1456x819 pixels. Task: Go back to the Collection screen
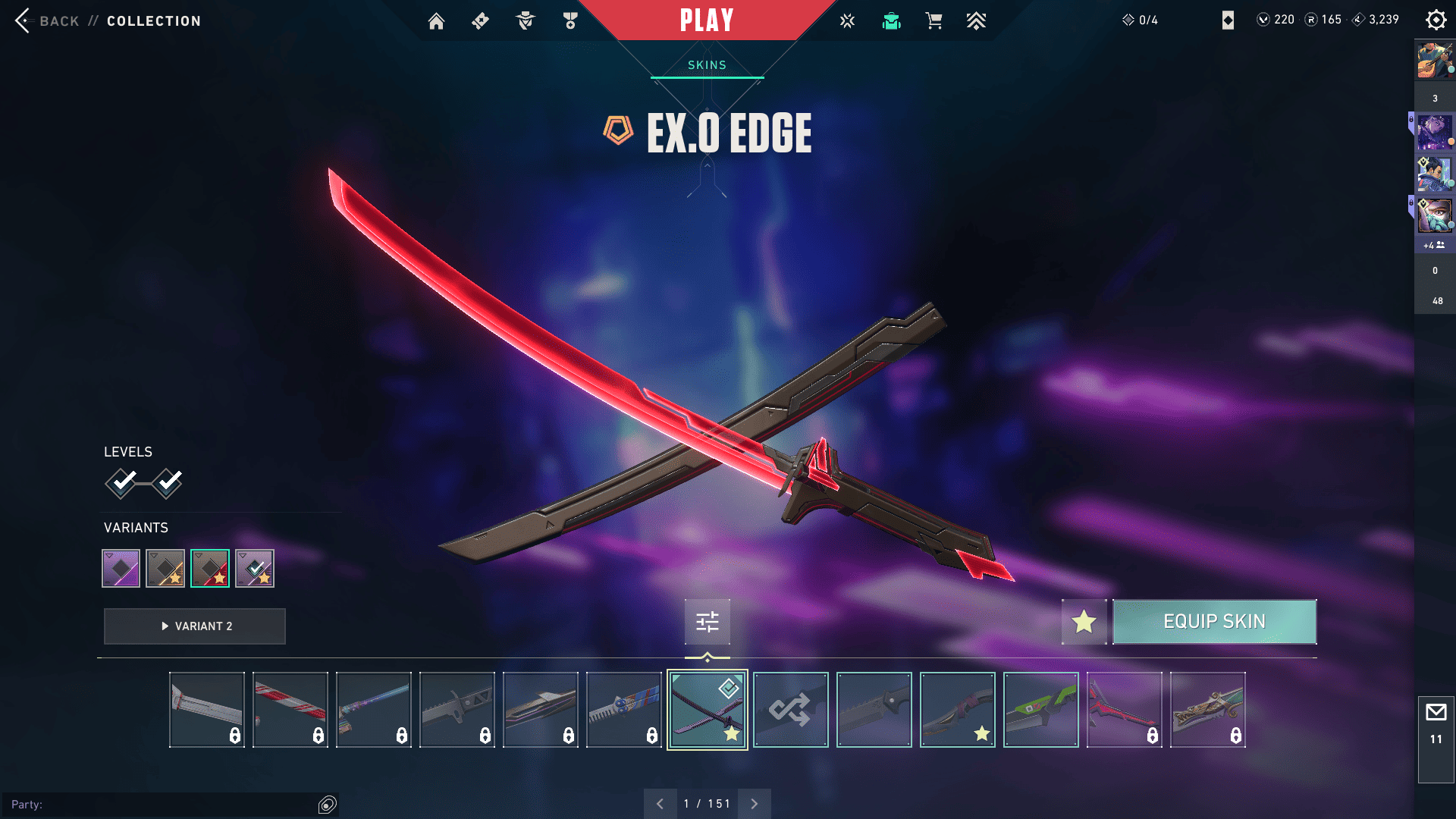[45, 20]
